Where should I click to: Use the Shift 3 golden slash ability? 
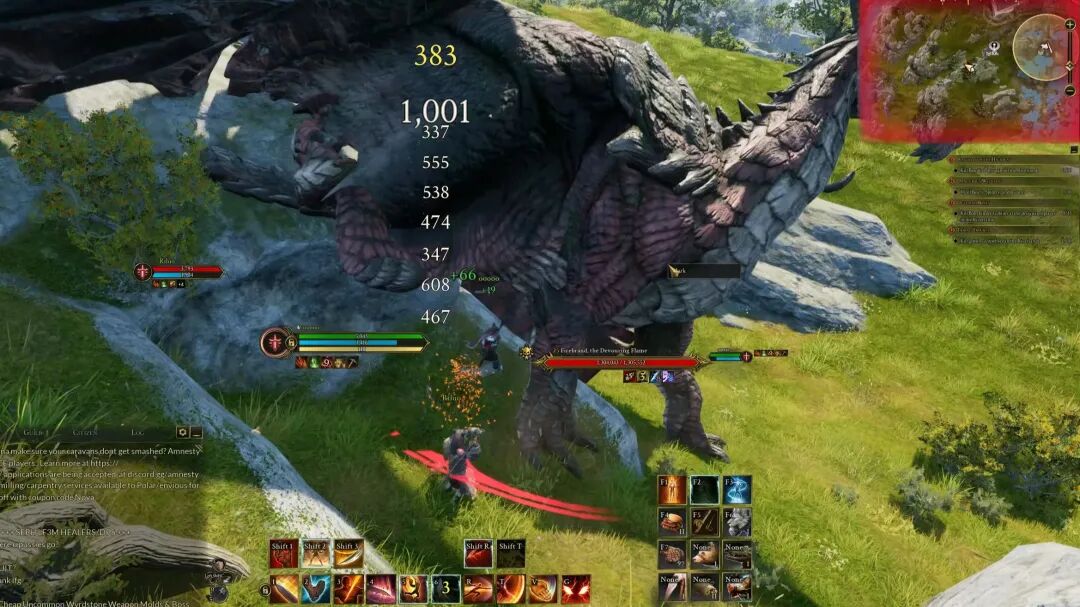[x=348, y=554]
